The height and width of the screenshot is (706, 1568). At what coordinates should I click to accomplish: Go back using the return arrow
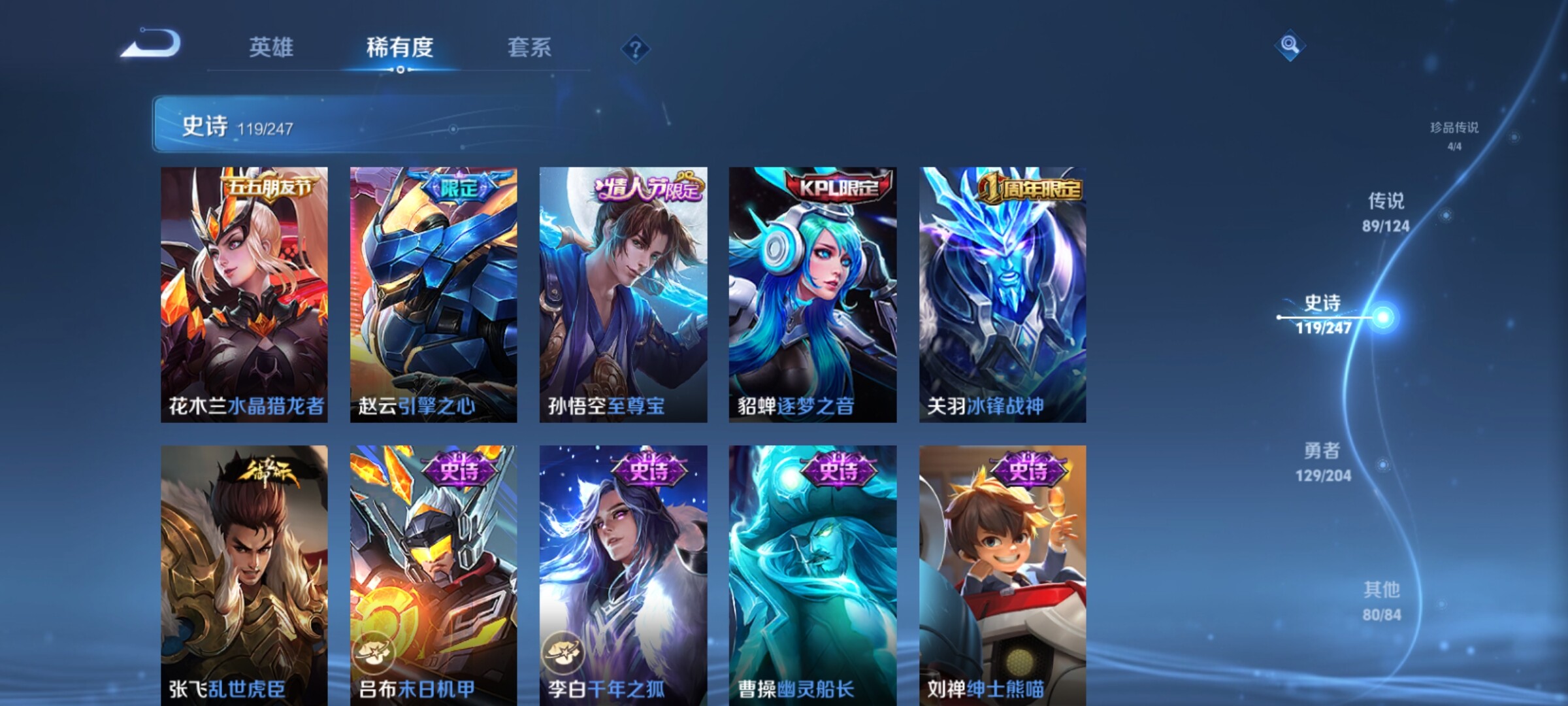[150, 44]
